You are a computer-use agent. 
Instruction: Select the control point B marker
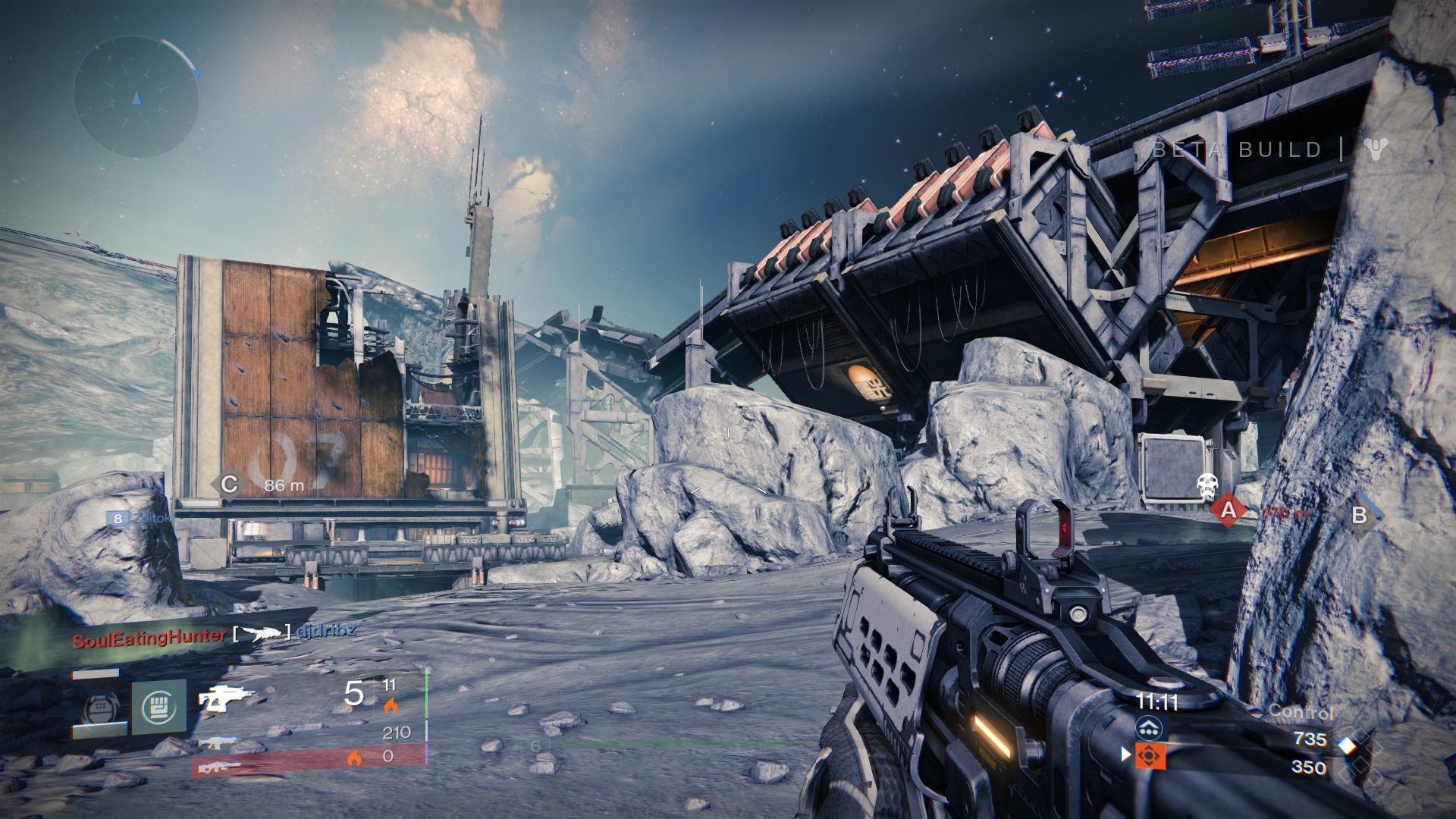1360,516
